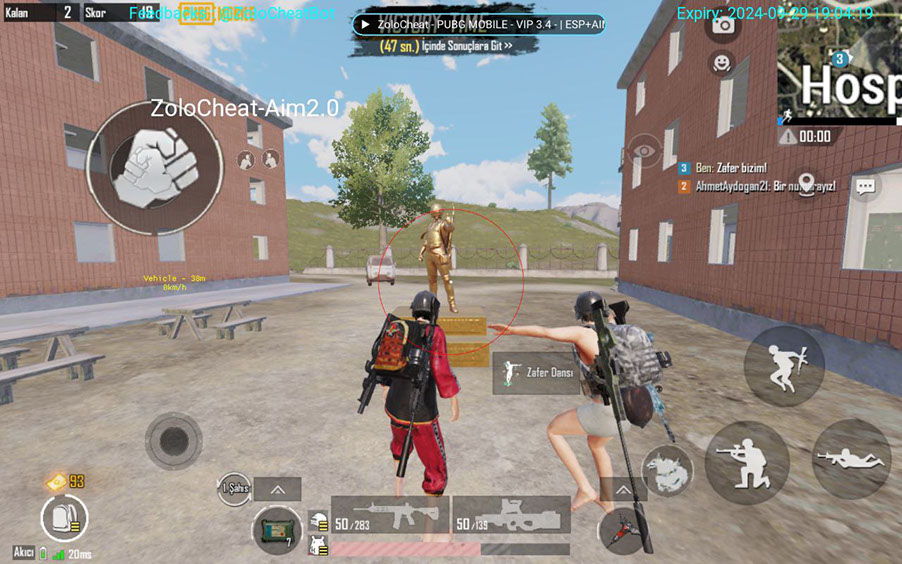Toggle the crouch stance button
Viewport: 902px width, 564px height.
[x=746, y=462]
